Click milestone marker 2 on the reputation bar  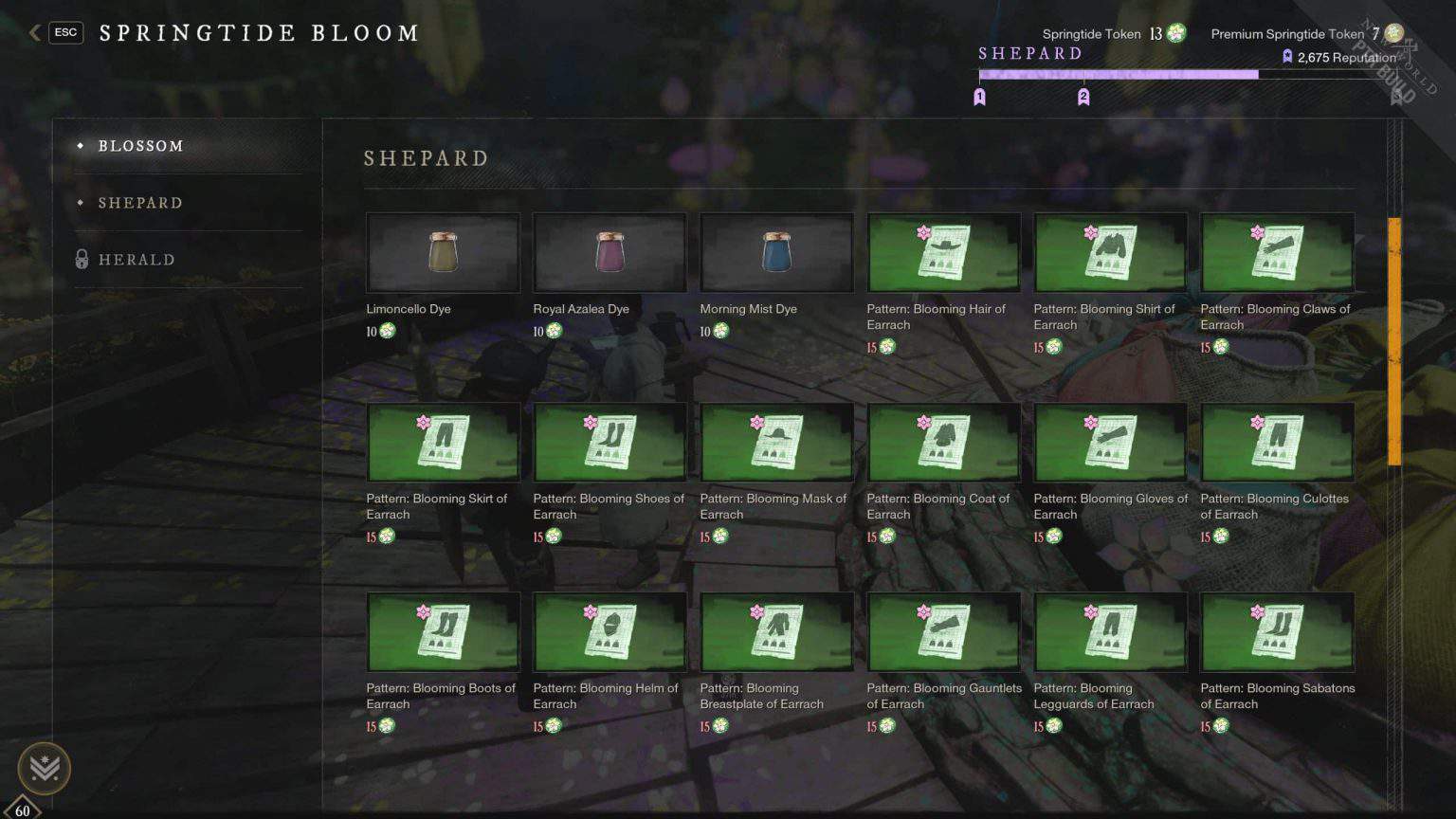pyautogui.click(x=1083, y=96)
